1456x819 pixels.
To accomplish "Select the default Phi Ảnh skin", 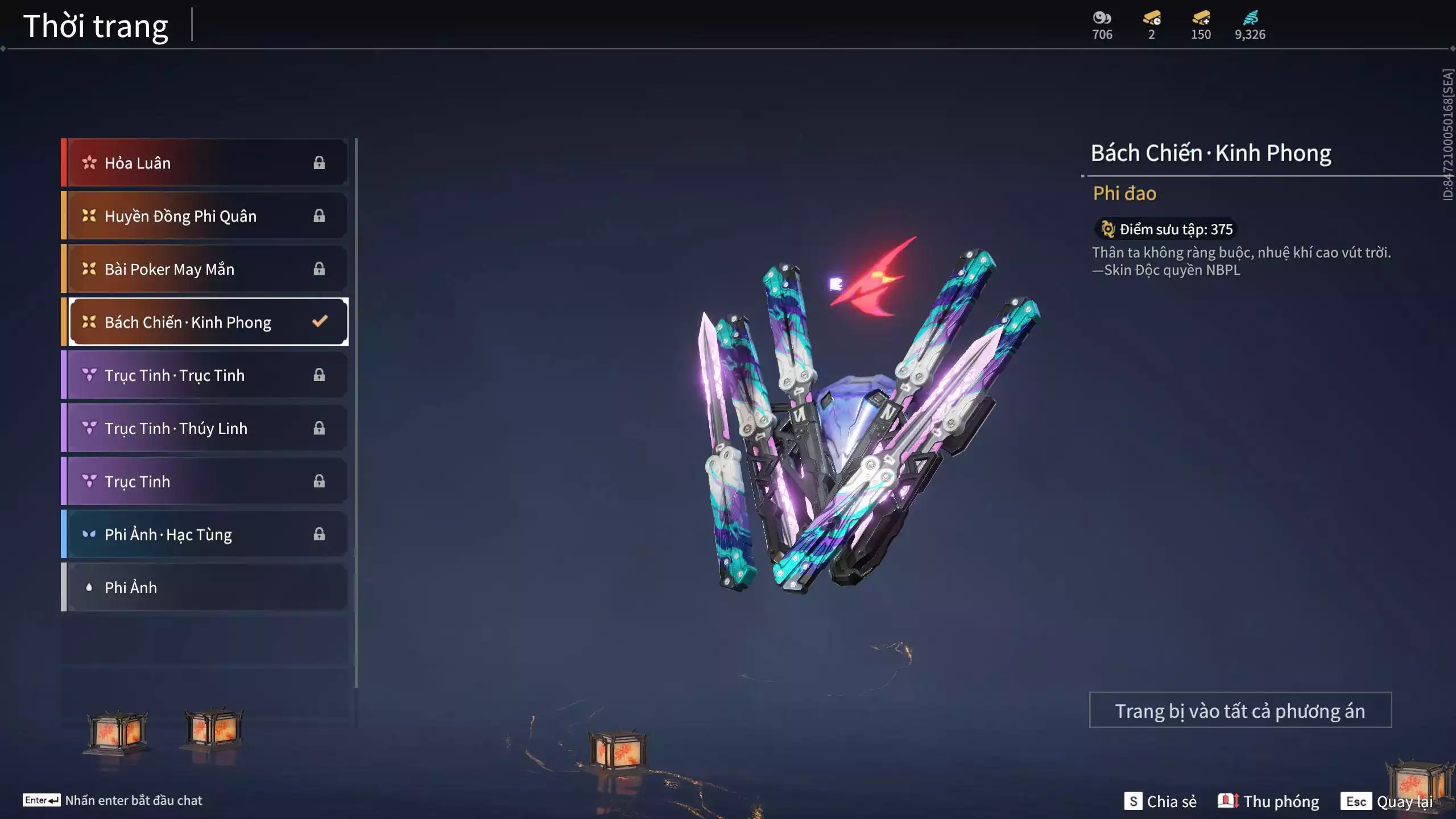I will [x=205, y=587].
